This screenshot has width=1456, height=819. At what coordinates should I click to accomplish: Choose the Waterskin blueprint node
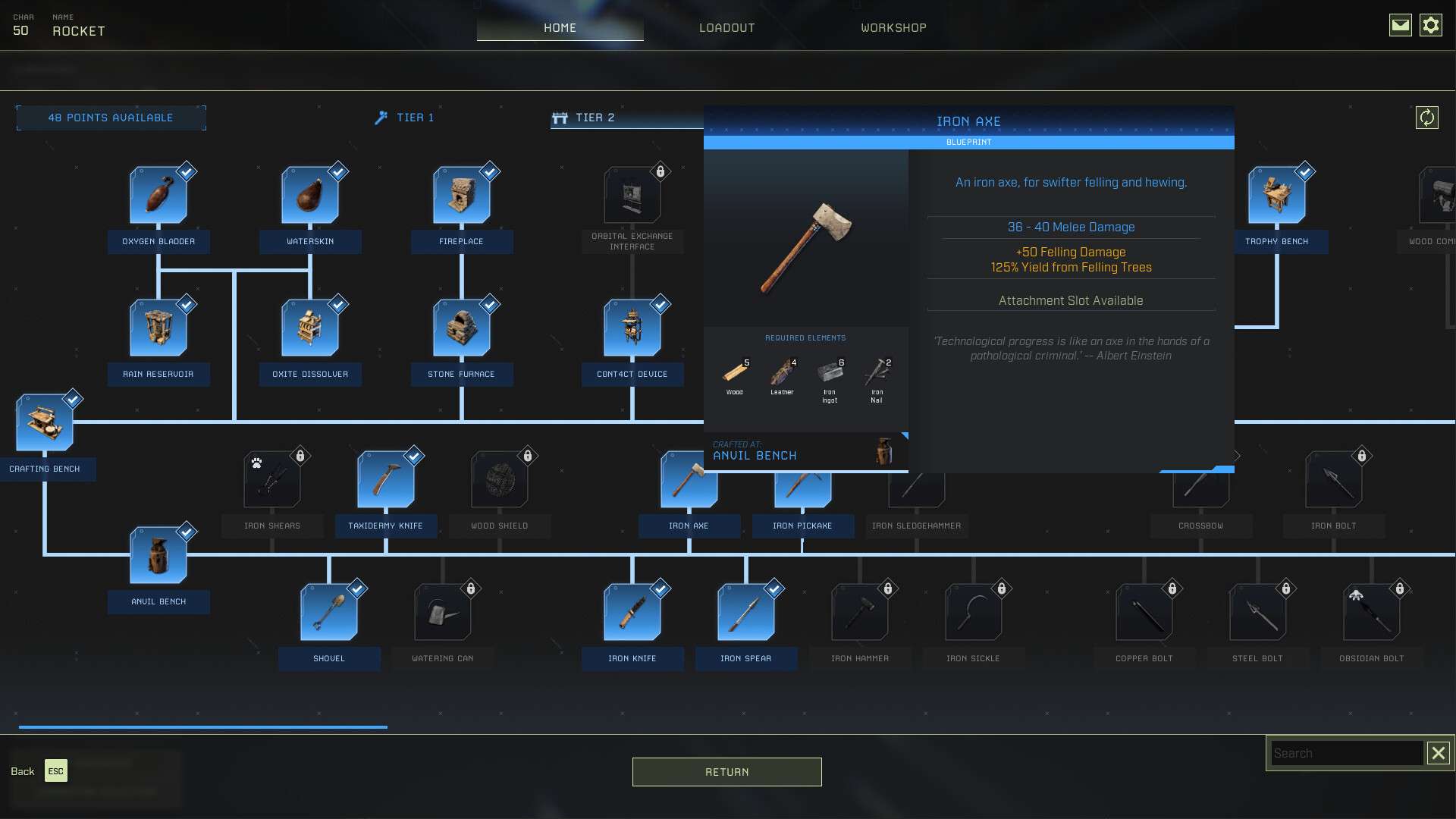(310, 196)
